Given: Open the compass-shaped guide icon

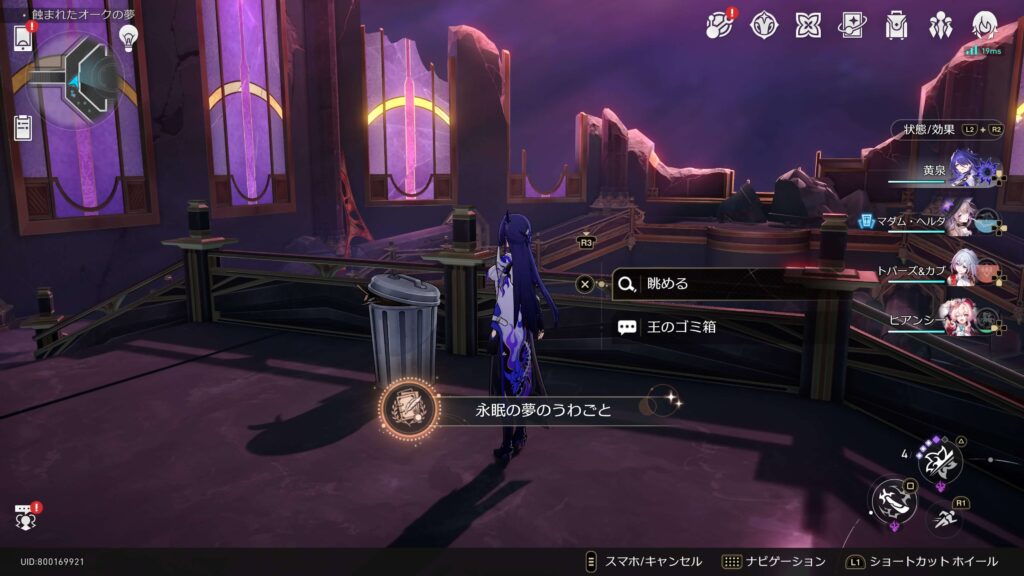Looking at the screenshot, I should [x=764, y=25].
